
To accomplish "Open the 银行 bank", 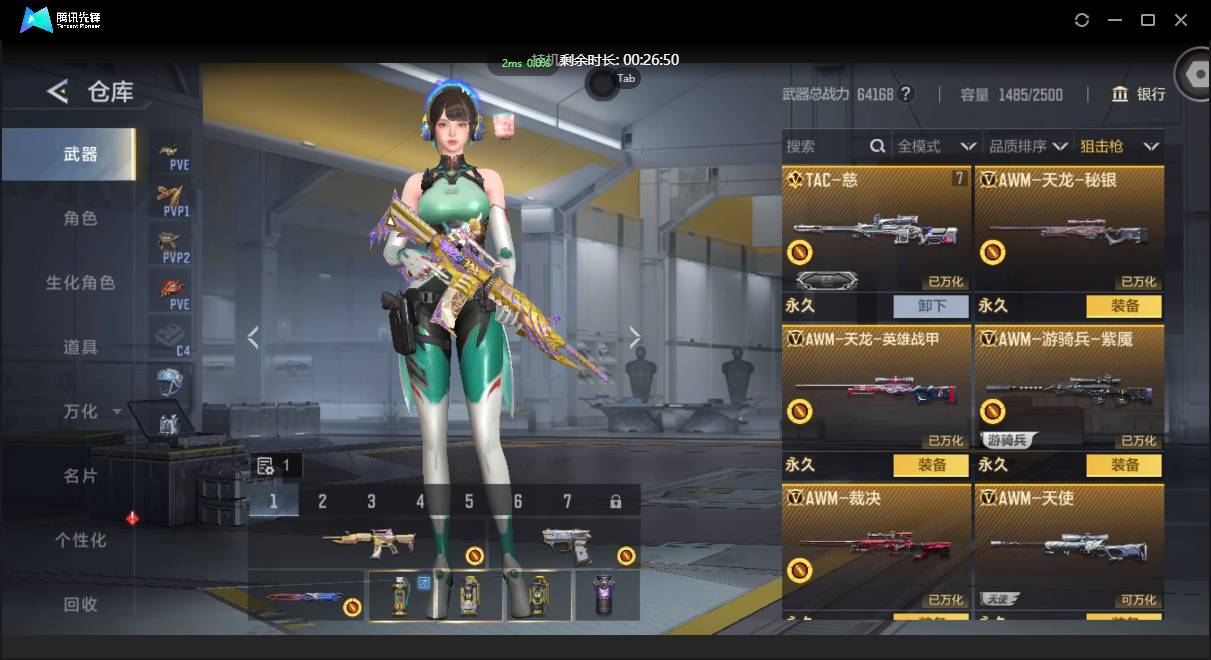I will [1139, 94].
